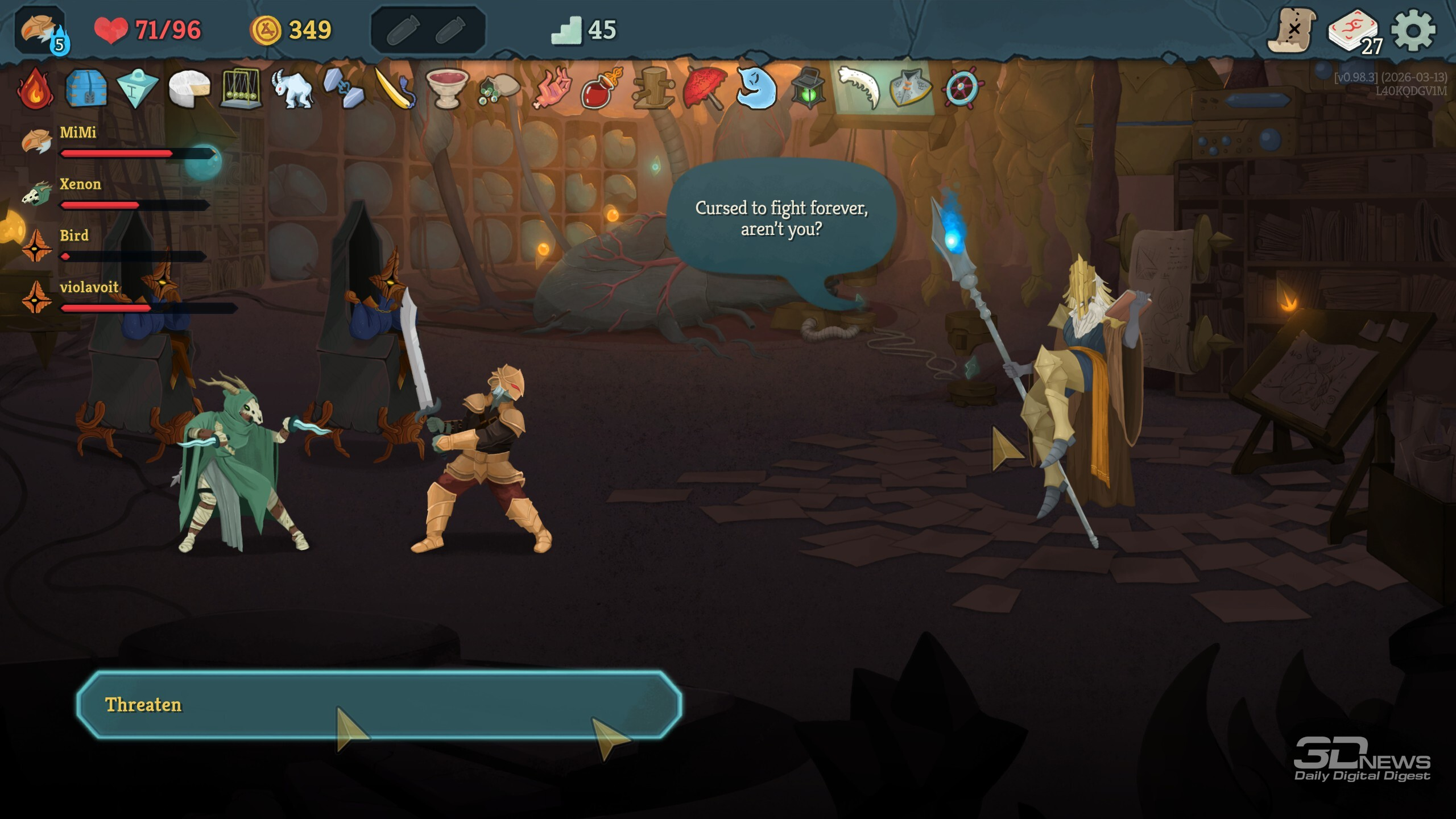
Task: Select player MiMi in the party list
Action: [78, 133]
